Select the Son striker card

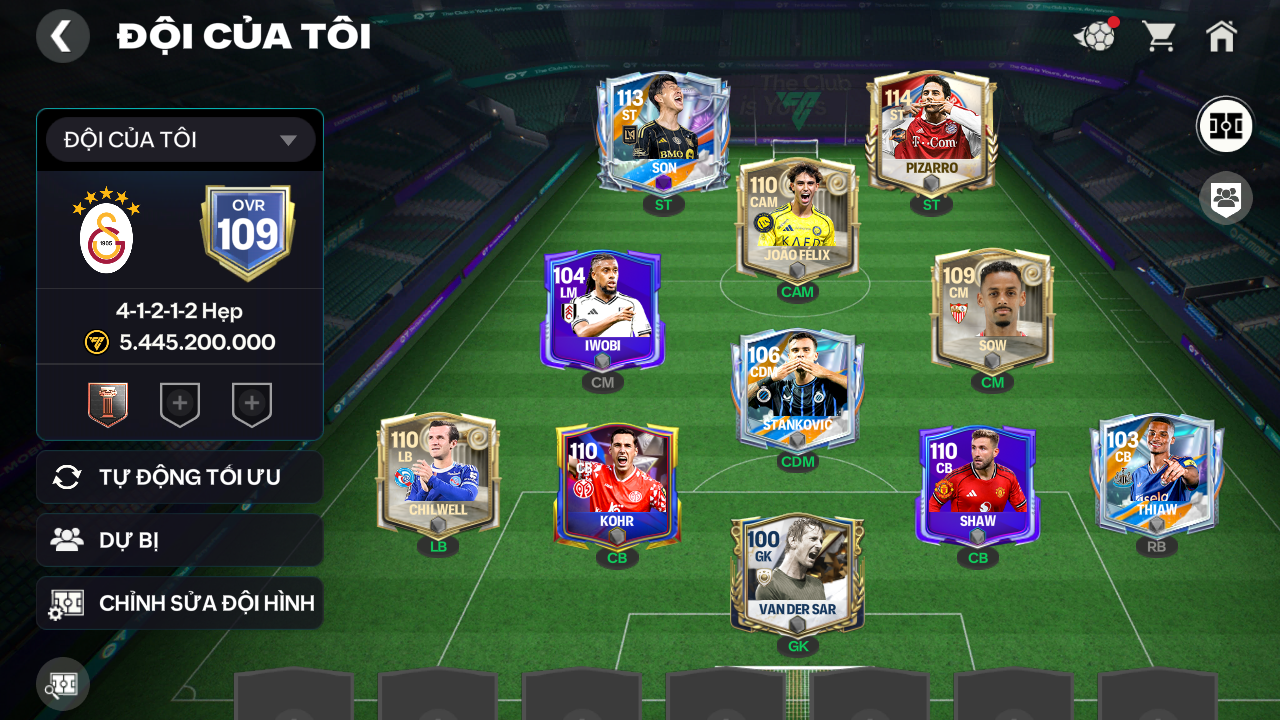coord(662,133)
